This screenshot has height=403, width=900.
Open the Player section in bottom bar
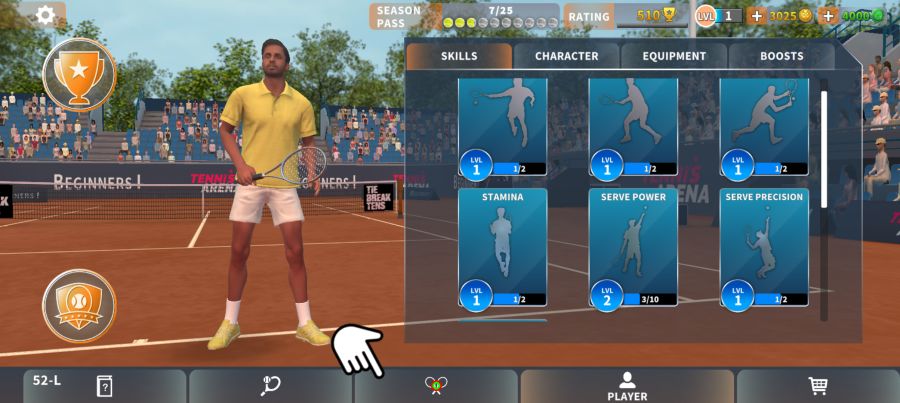click(627, 386)
